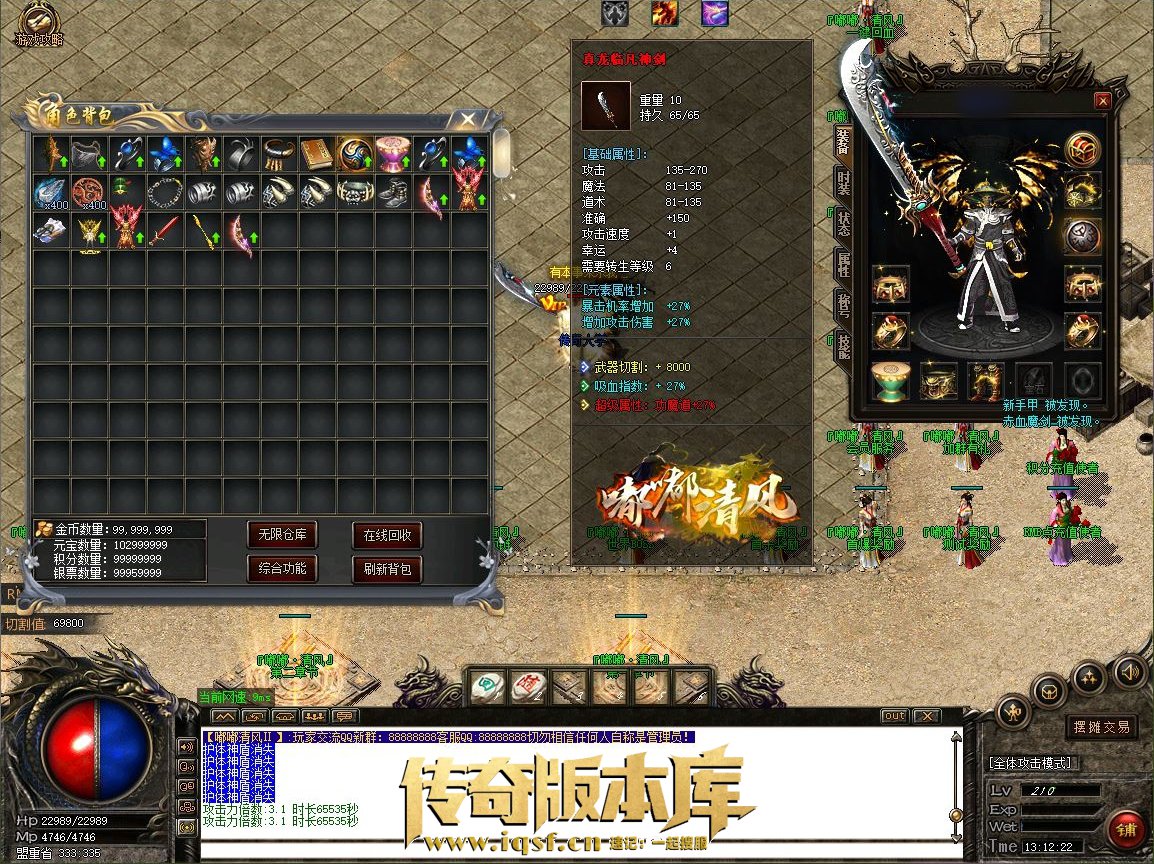Click the red 铺 shop button
Screen dimensions: 1154x864
tap(1127, 829)
